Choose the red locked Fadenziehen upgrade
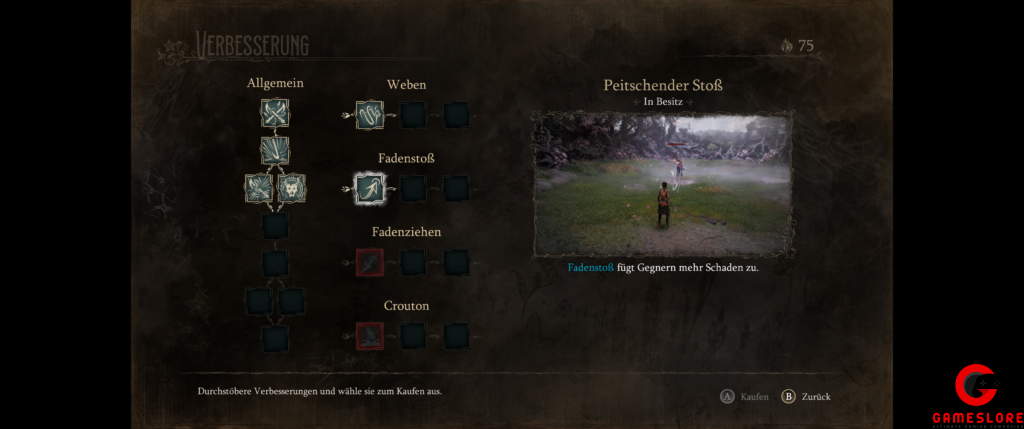The height and width of the screenshot is (429, 1024). (x=370, y=262)
